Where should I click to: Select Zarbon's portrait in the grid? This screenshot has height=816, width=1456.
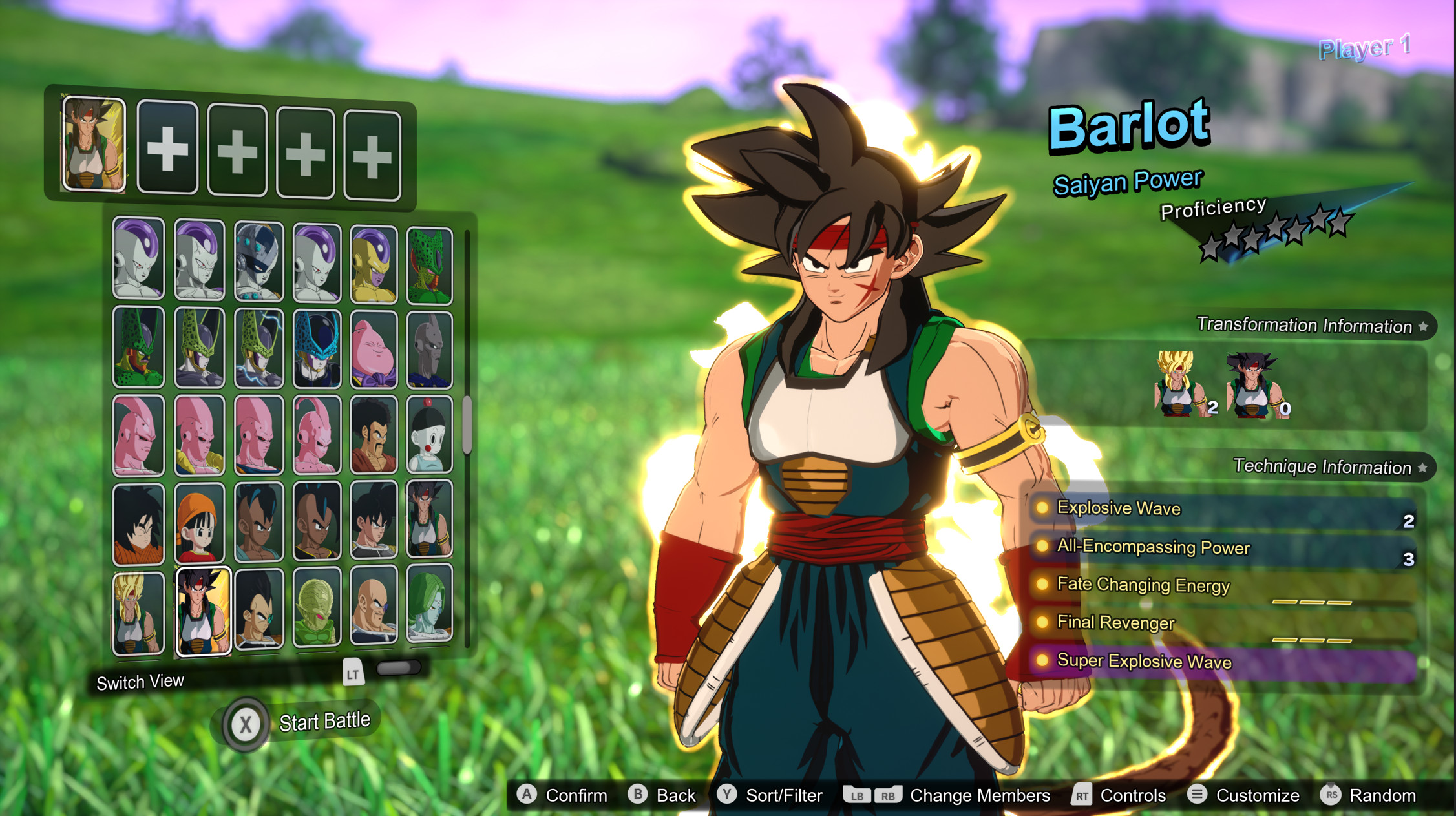(428, 607)
